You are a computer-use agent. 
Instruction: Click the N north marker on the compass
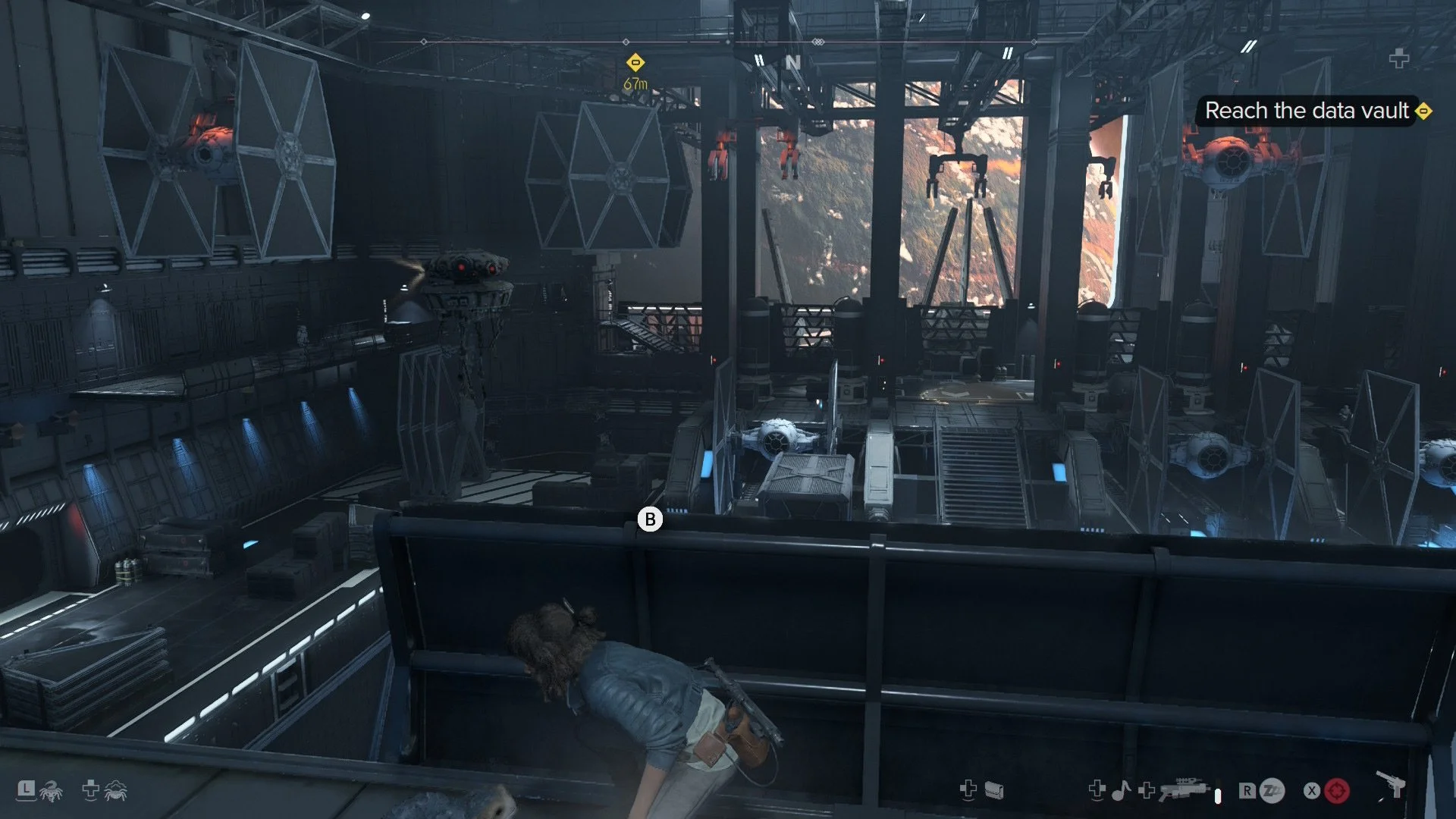(793, 62)
